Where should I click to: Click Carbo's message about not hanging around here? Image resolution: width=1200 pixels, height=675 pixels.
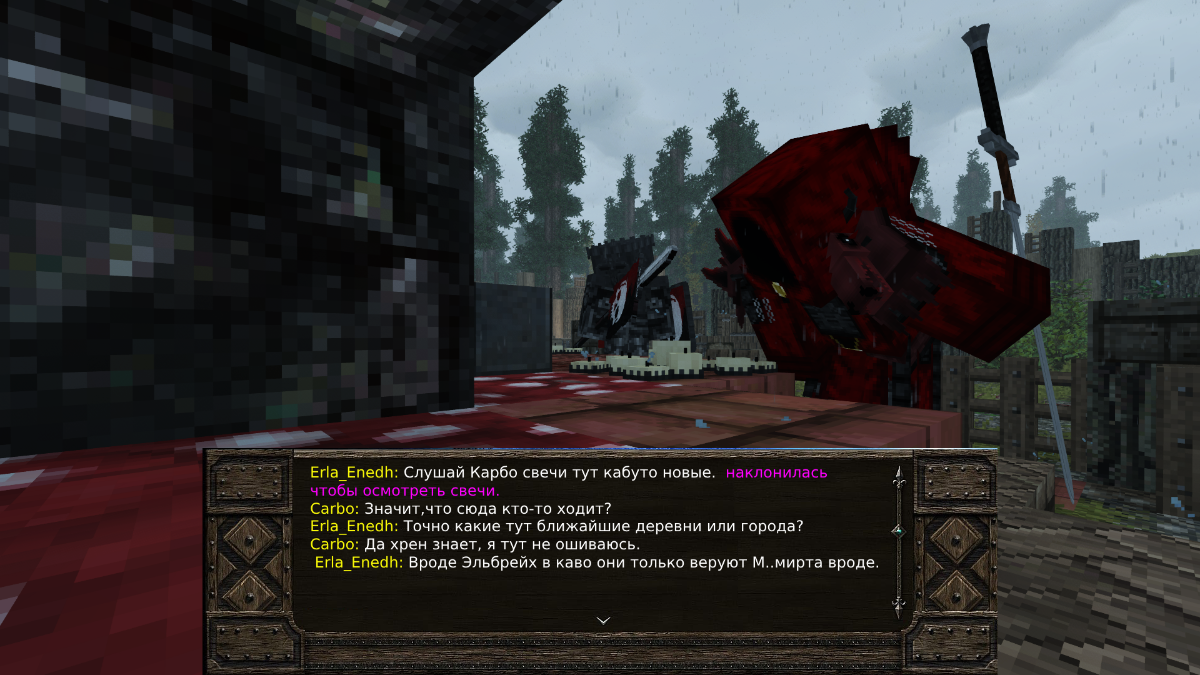tap(502, 544)
